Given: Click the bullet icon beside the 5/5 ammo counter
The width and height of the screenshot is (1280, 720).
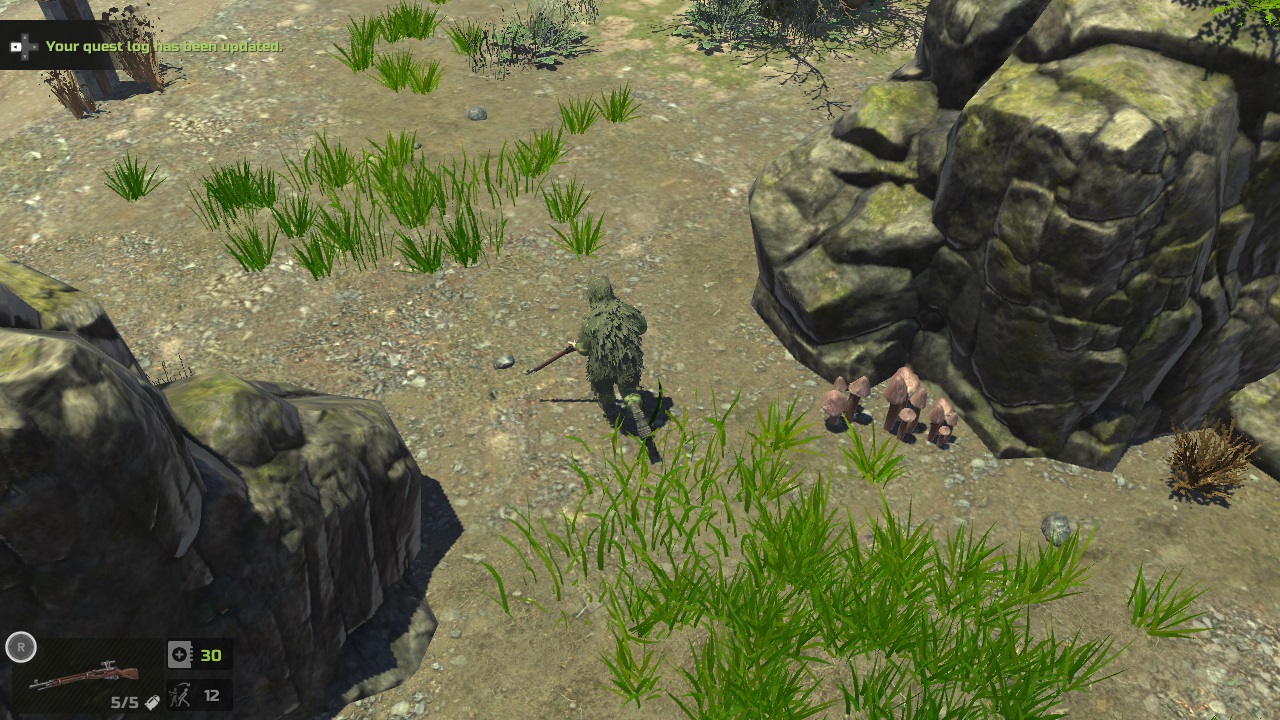Looking at the screenshot, I should tap(153, 702).
